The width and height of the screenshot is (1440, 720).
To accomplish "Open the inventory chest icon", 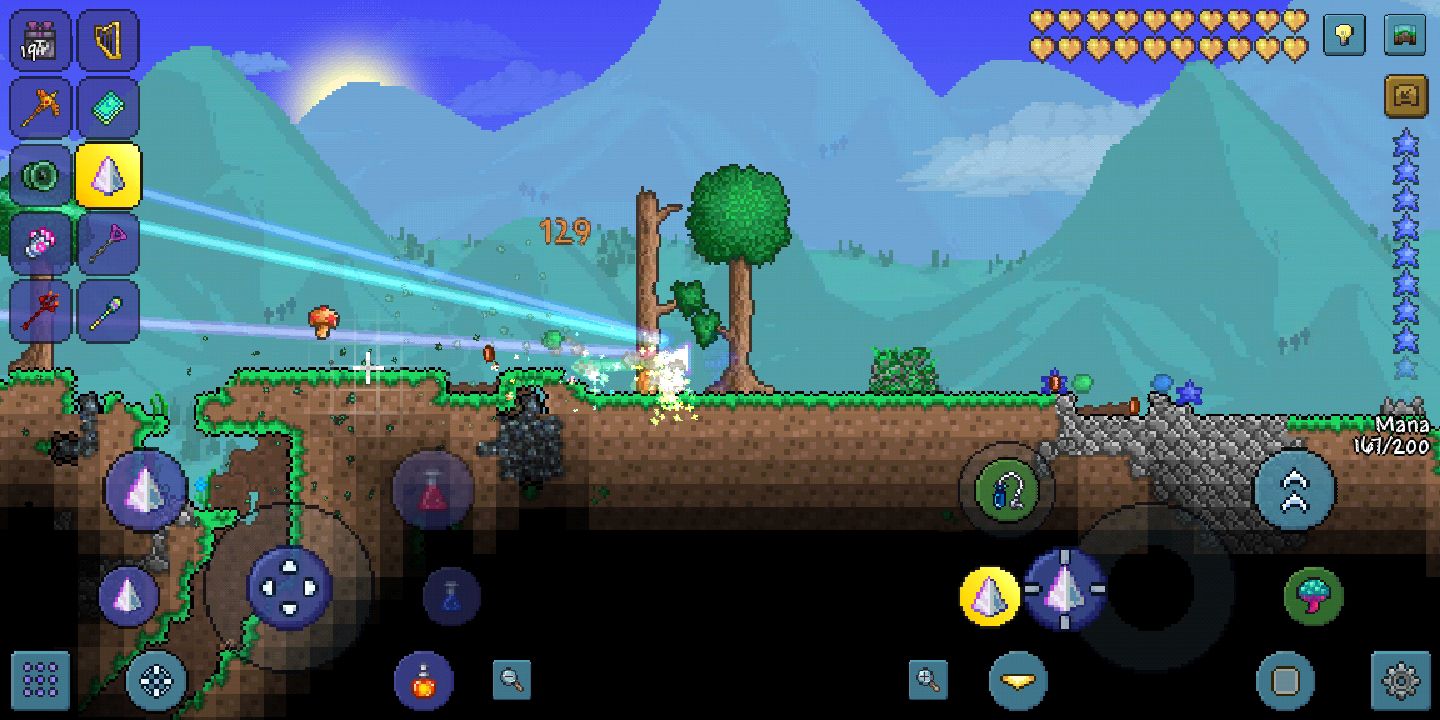I will (x=1405, y=95).
